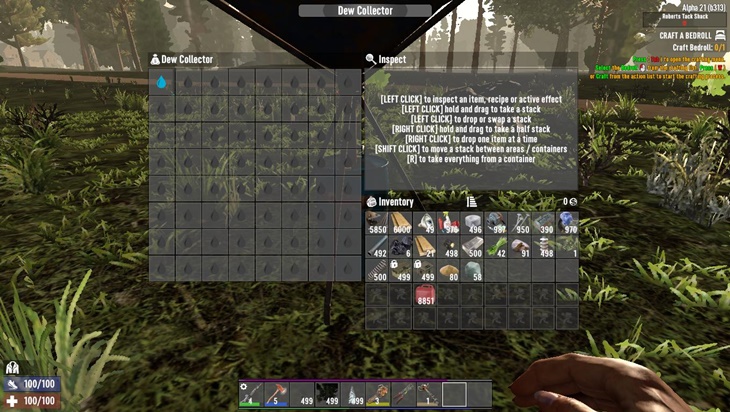Screen dimensions: 730x412
Task: Pick the sand pile stack of 80
Action: click(x=448, y=270)
